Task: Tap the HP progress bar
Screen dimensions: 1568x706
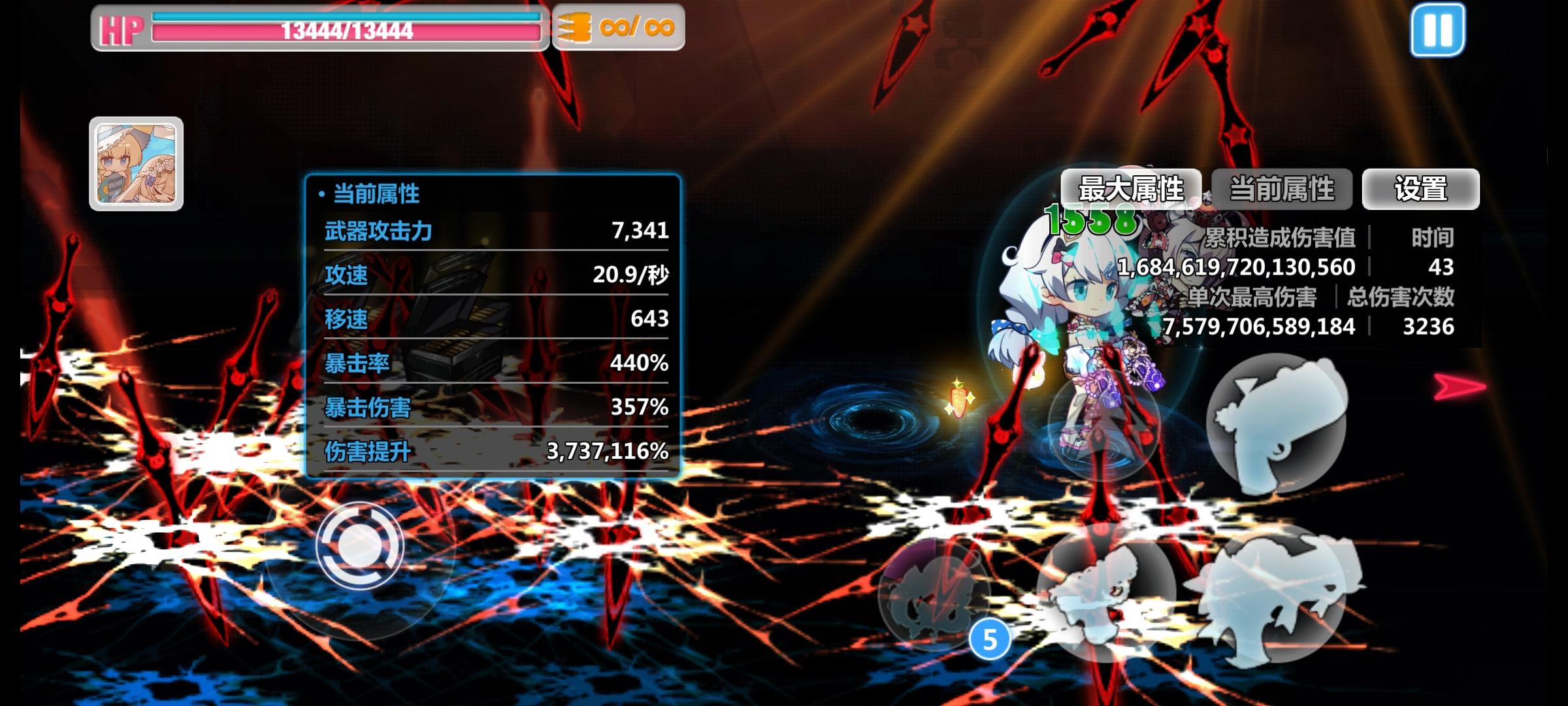Action: [x=346, y=29]
